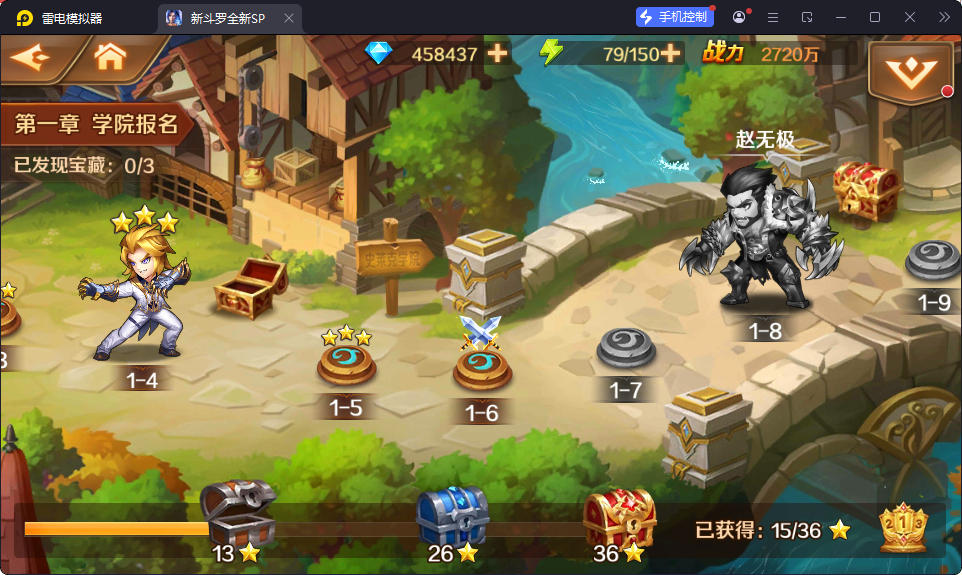Select locked stage 1-7
The height and width of the screenshot is (575, 962).
coord(626,350)
